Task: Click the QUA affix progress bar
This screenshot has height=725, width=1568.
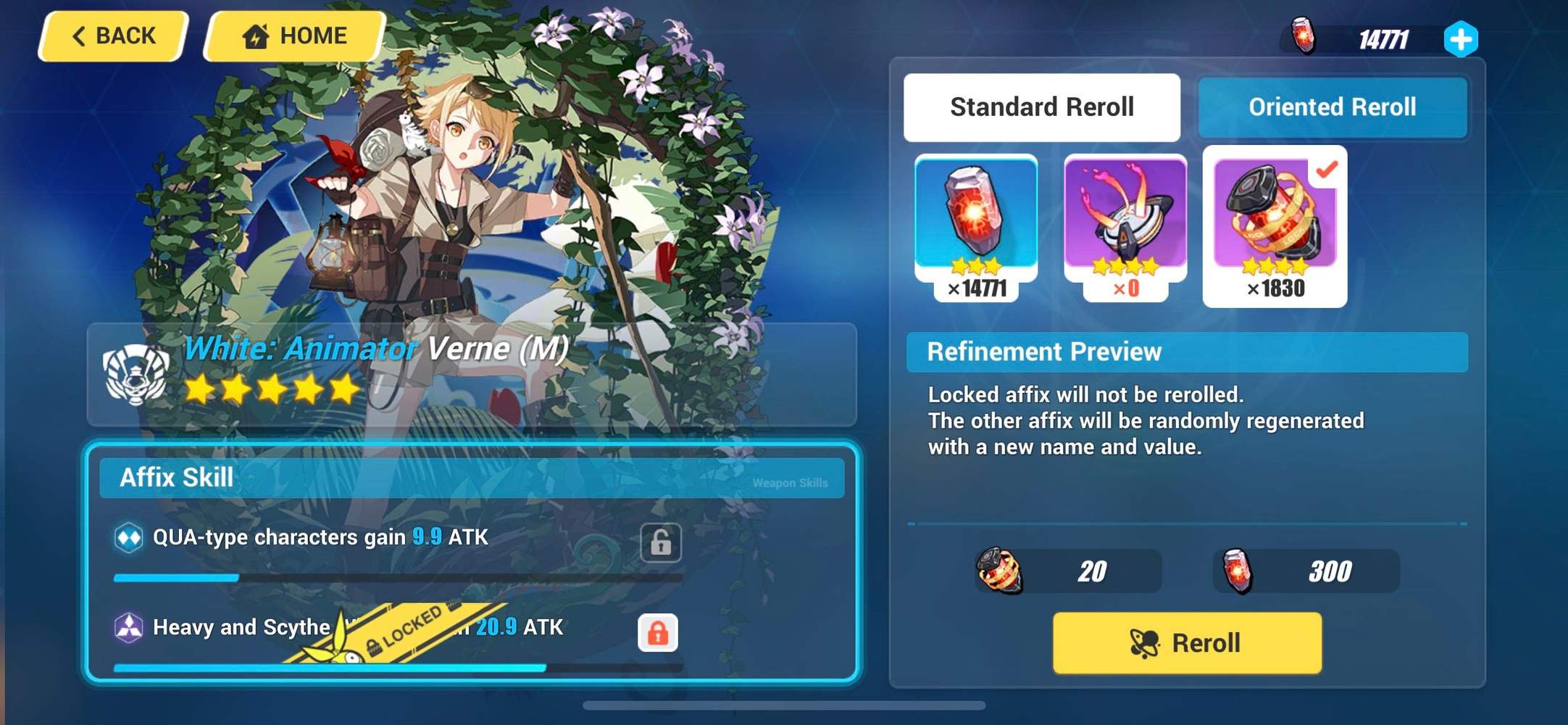Action: coord(397,578)
